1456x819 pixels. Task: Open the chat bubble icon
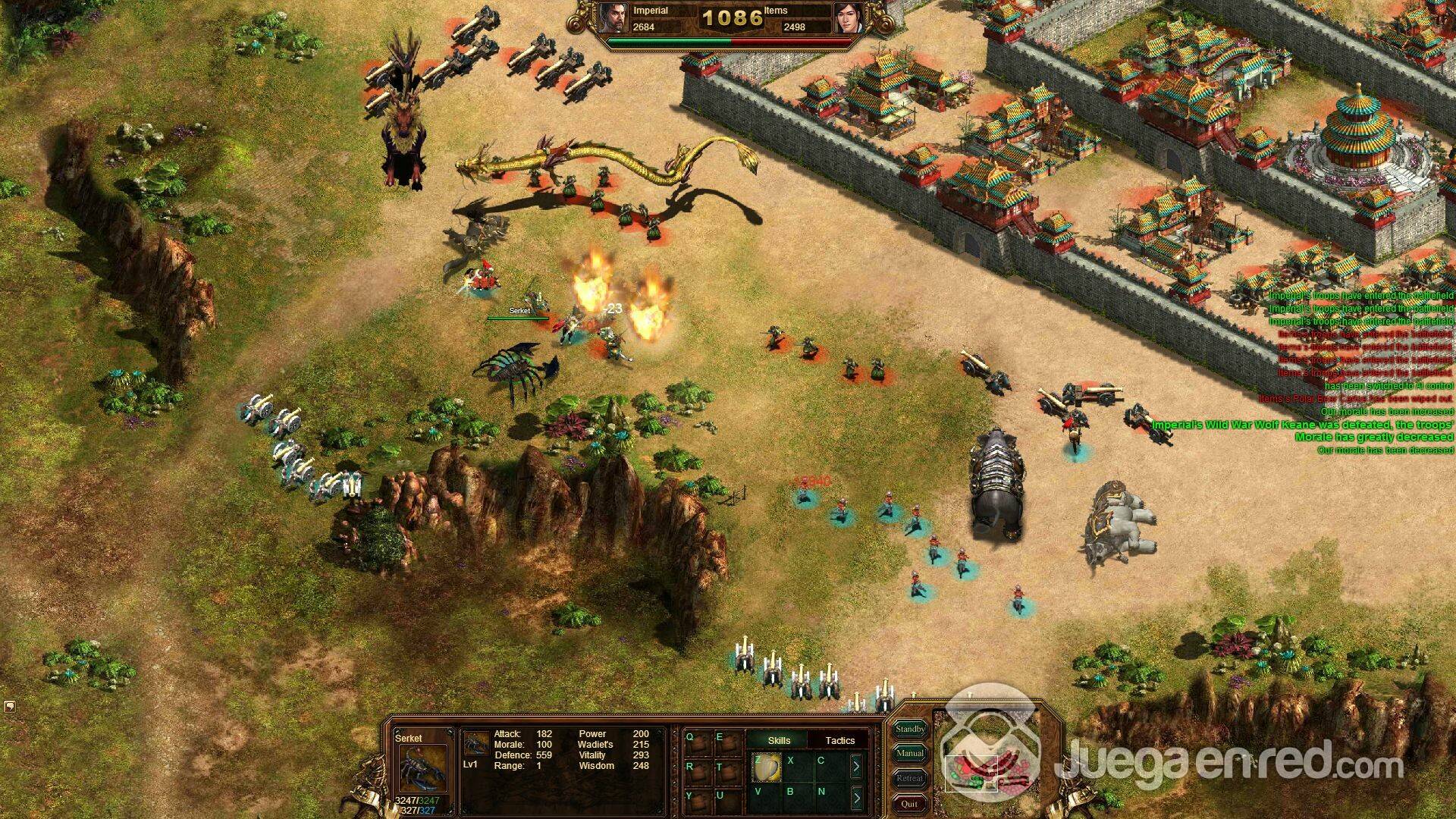(10, 707)
